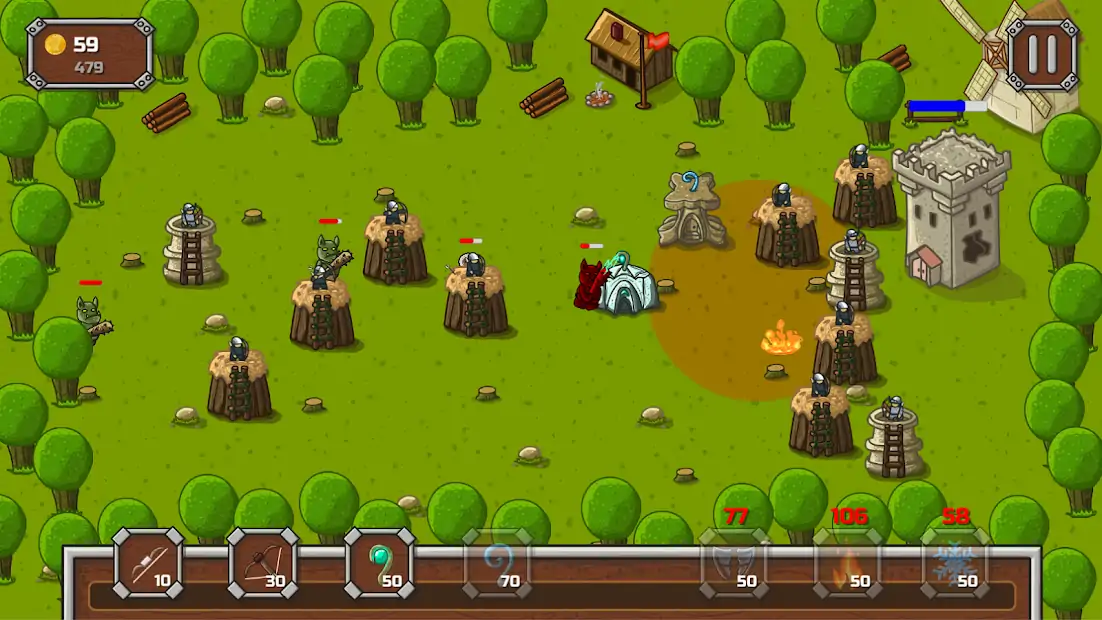Pause the game with the pause button

[x=1042, y=54]
